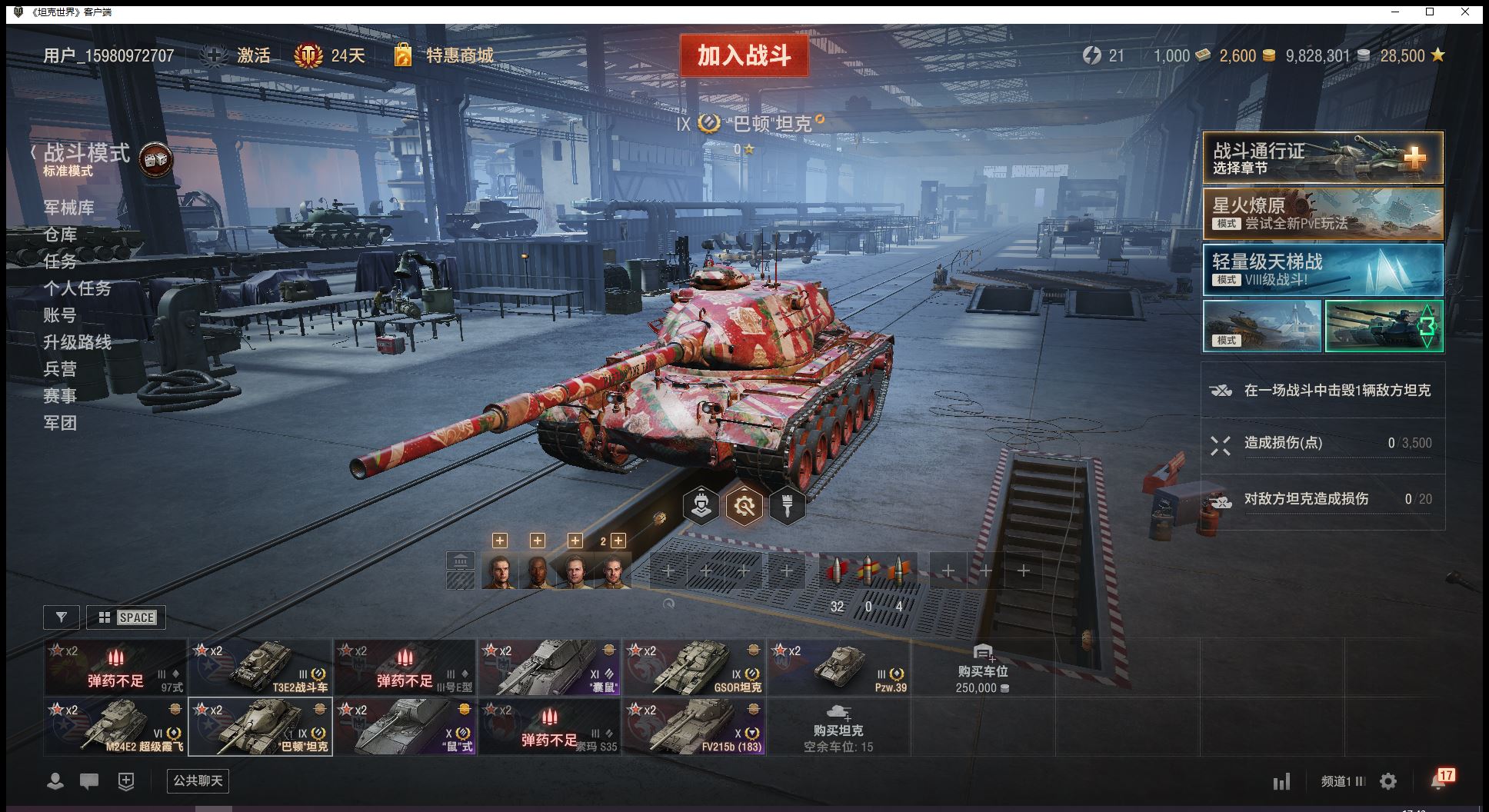
Task: Open the 兵营 barracks
Action: [x=61, y=369]
